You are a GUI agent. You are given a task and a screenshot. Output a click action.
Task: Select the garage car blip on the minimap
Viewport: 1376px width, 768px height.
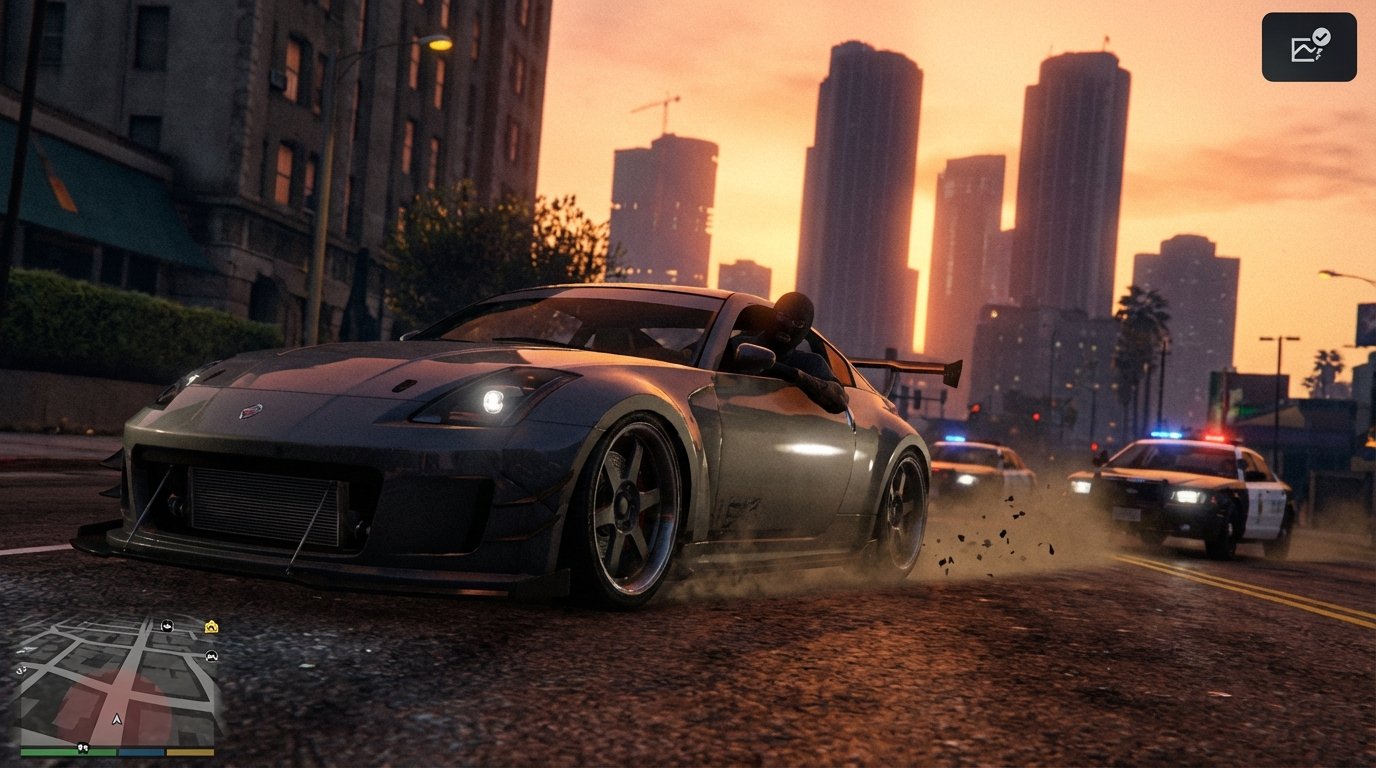[212, 656]
